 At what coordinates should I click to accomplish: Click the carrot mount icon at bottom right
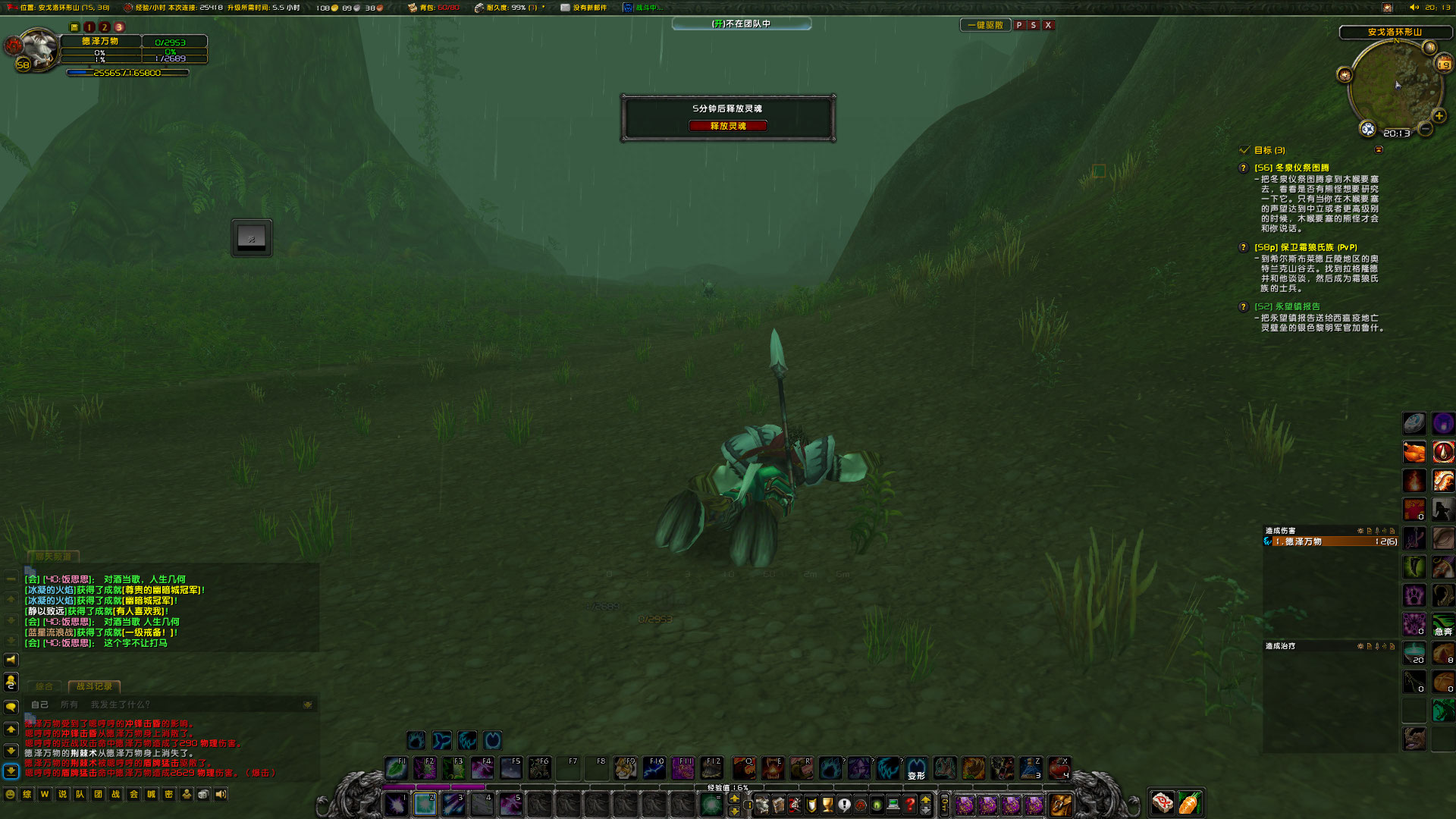click(x=1188, y=802)
